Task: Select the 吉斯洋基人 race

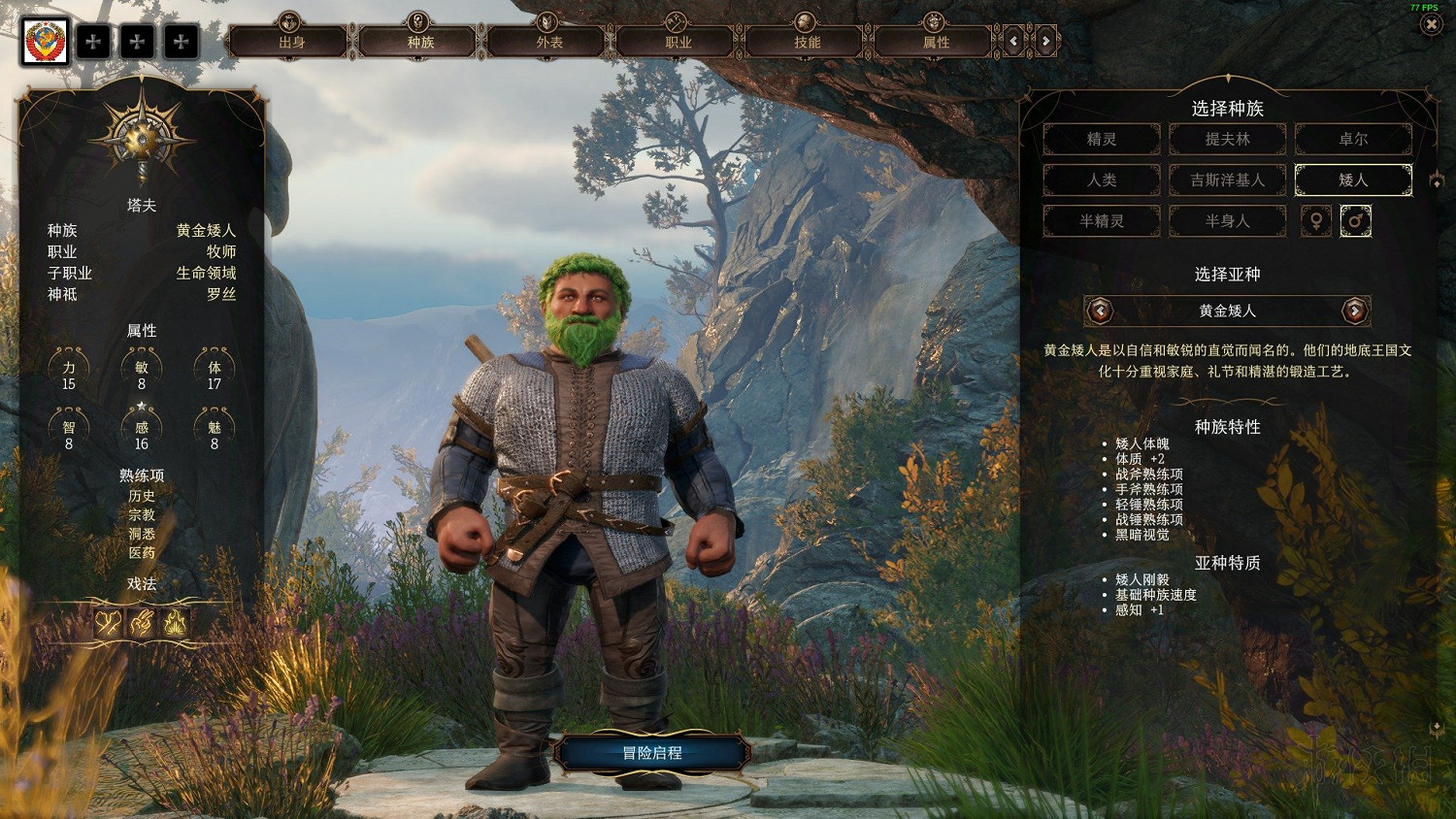Action: point(1228,180)
